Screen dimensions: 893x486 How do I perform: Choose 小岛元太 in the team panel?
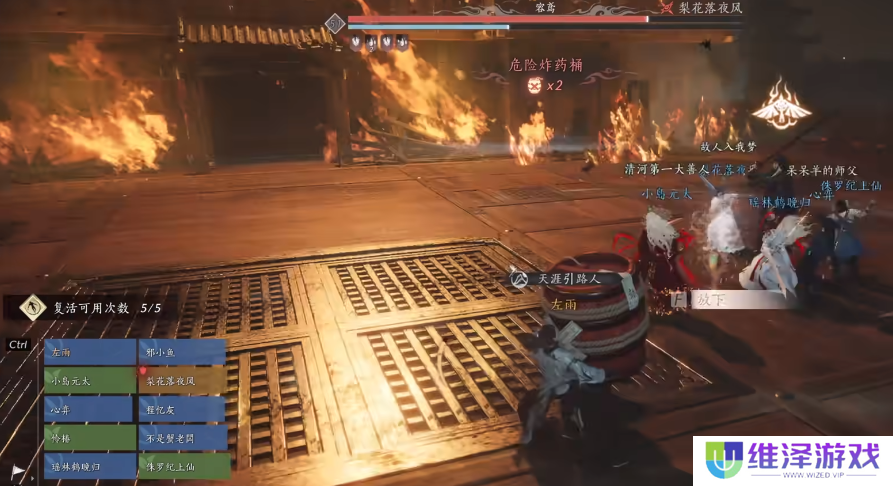[x=90, y=380]
